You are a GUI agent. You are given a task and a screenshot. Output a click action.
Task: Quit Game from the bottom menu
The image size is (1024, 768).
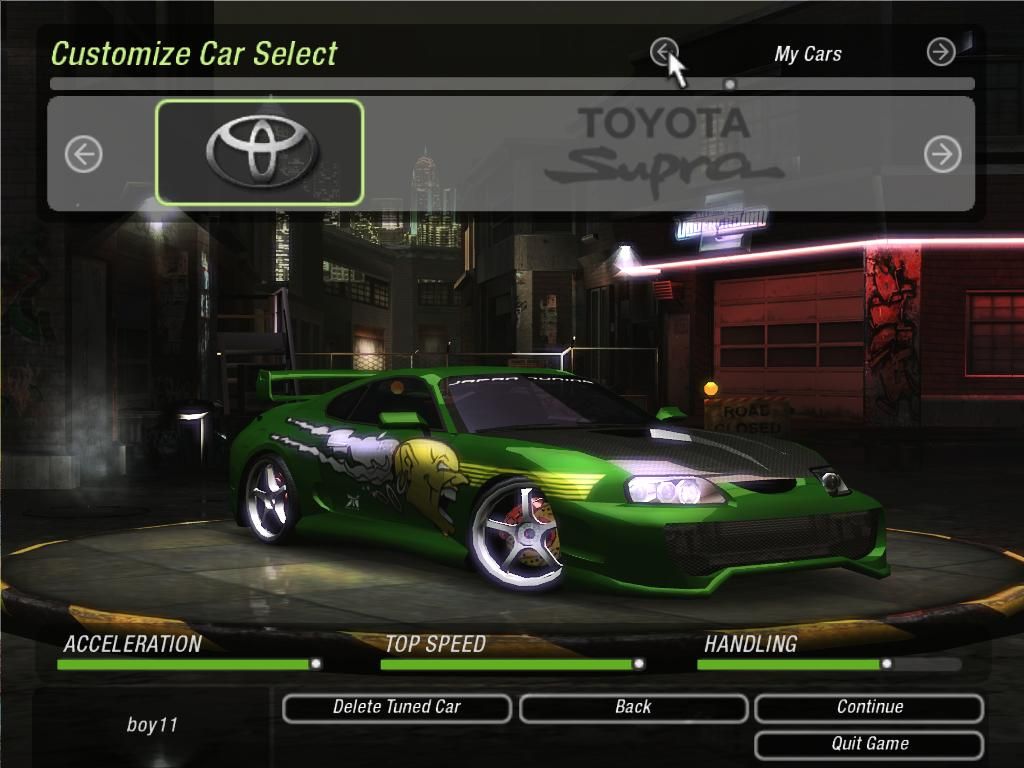coord(869,745)
